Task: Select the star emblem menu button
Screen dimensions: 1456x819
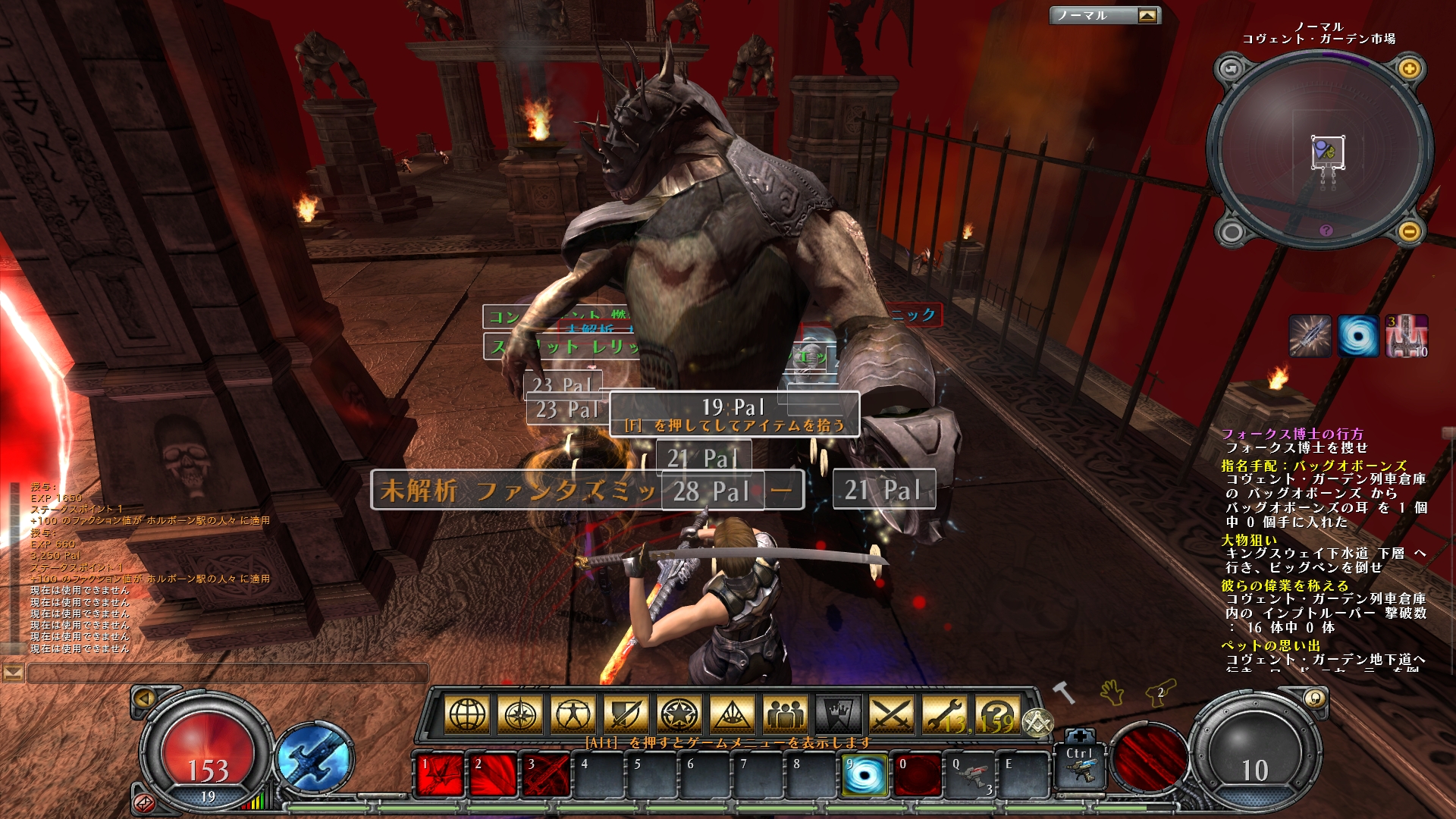Action: (679, 714)
